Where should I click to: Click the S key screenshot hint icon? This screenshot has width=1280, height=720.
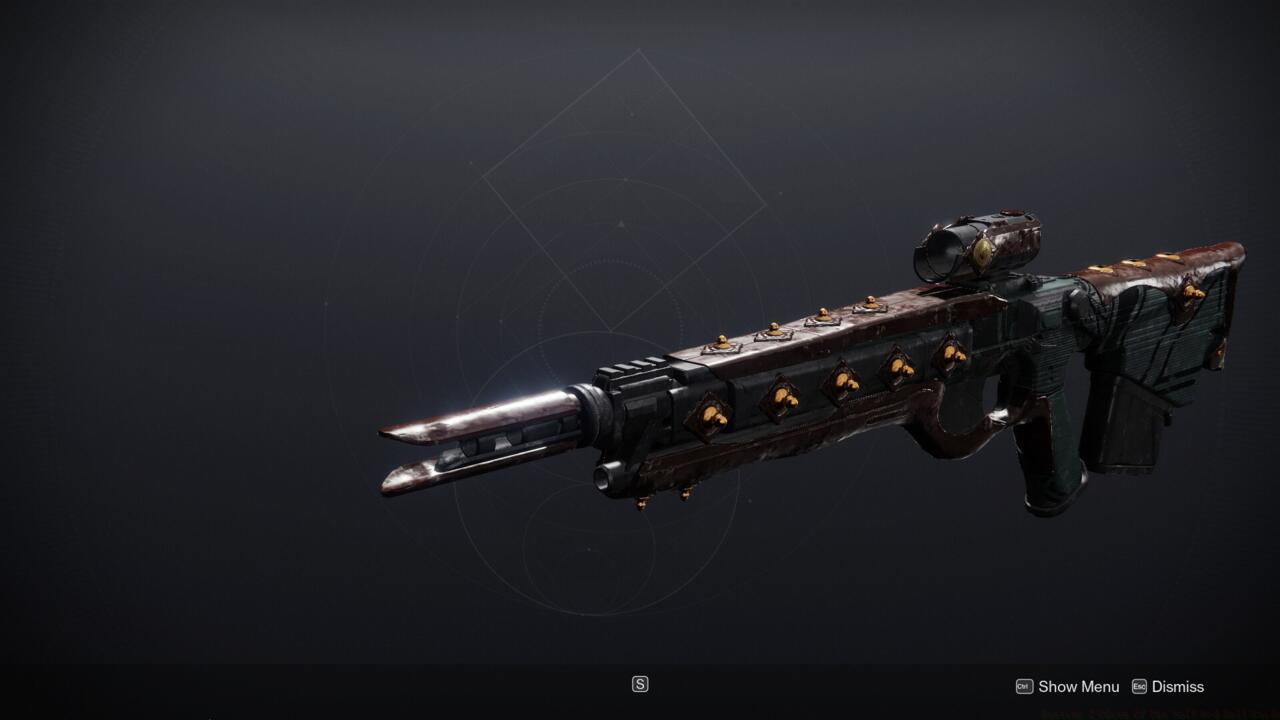639,684
